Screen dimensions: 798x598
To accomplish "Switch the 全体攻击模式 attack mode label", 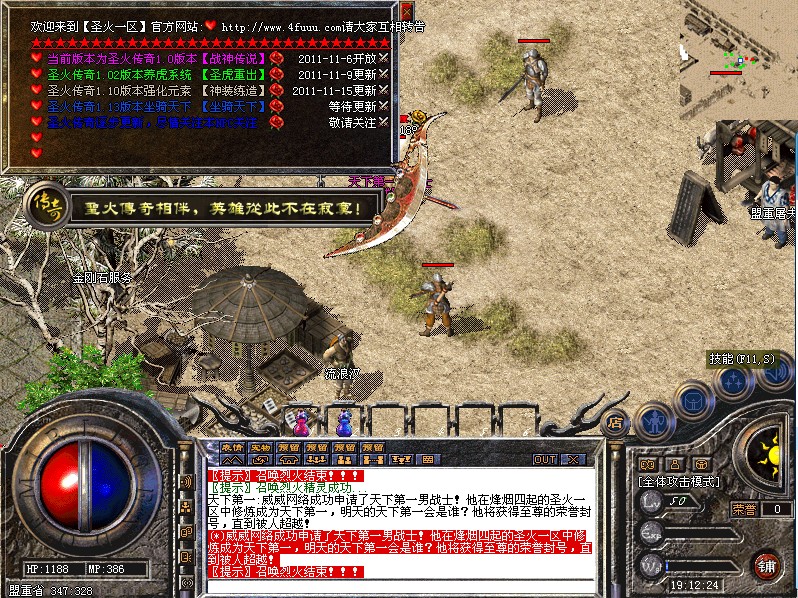I will click(x=679, y=481).
